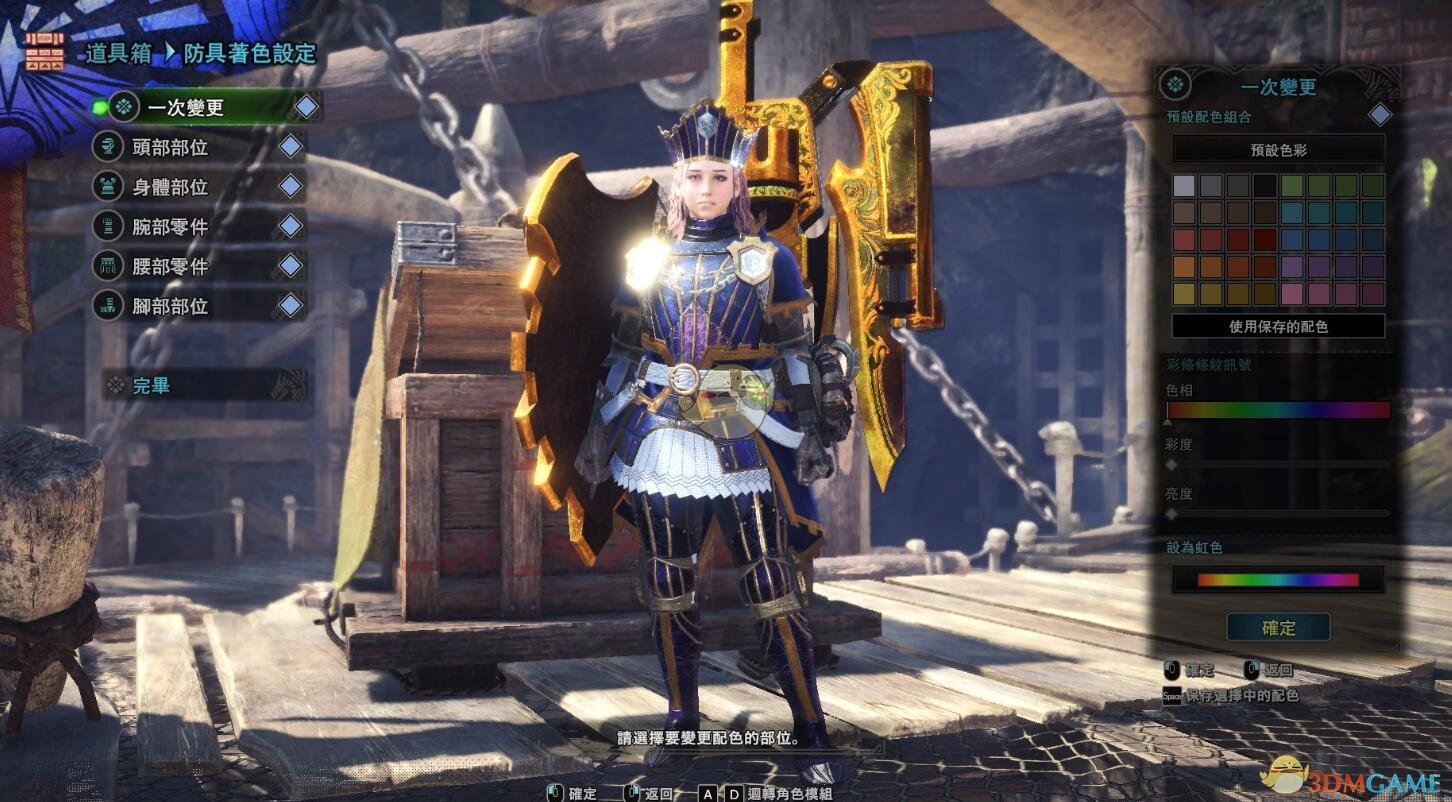
Task: Adjust the 彩度 saturation slider
Action: [1278, 464]
